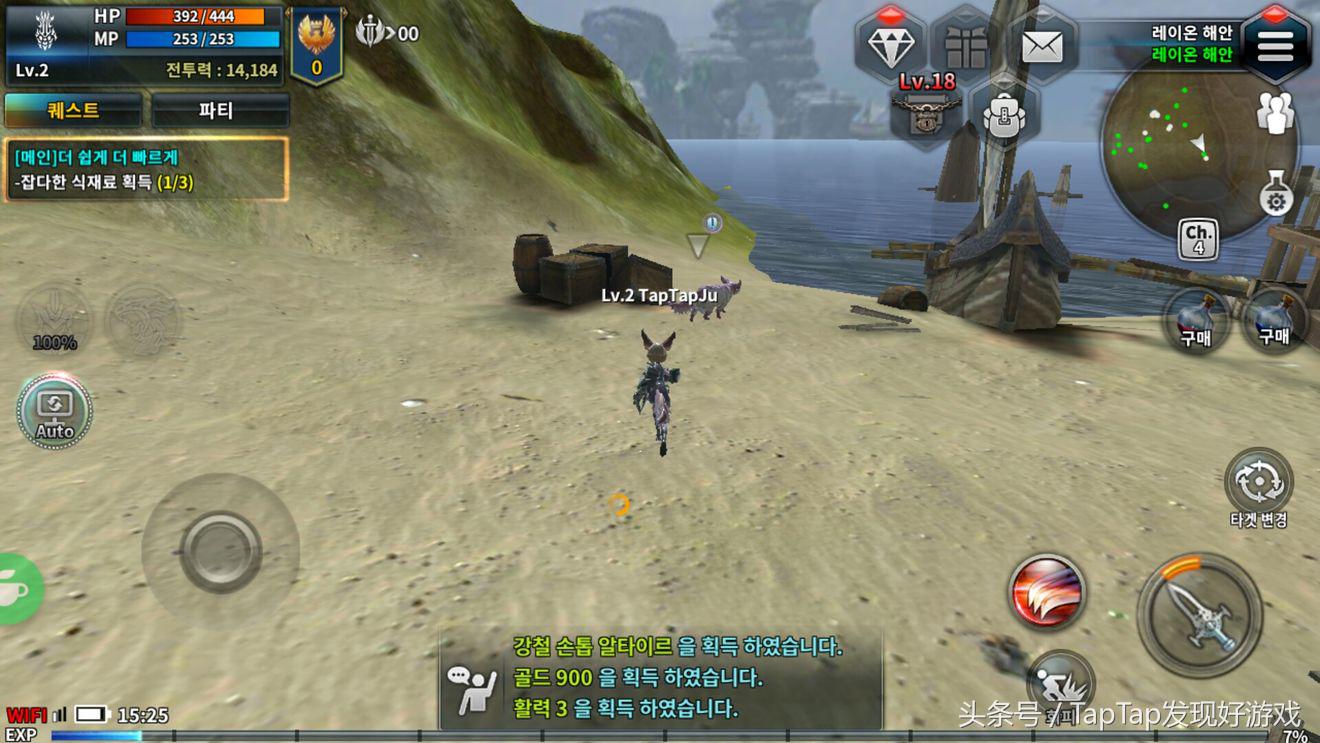Switch to the 퀘스트 quest tab

[x=73, y=110]
